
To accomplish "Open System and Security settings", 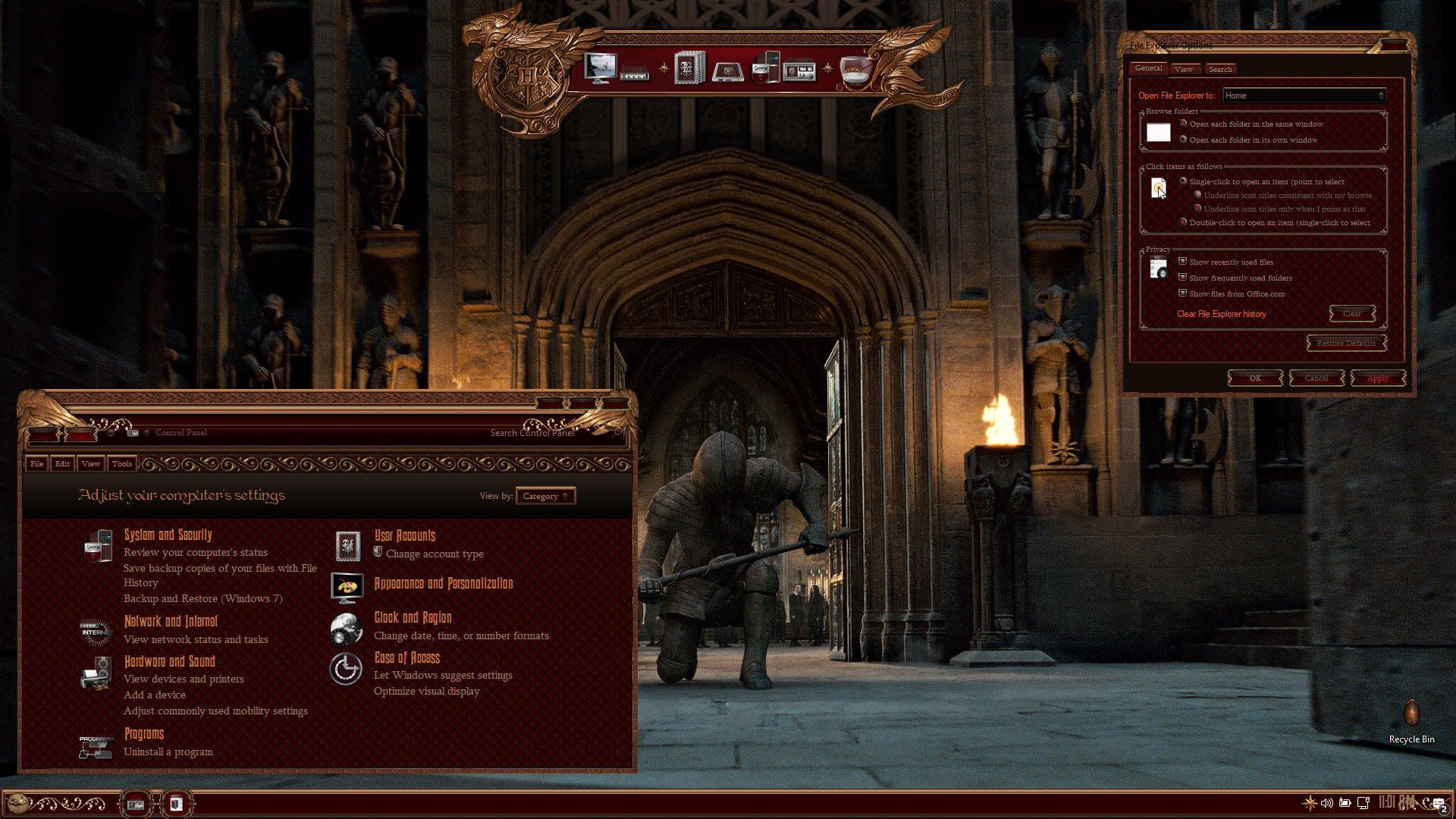I will pos(168,535).
